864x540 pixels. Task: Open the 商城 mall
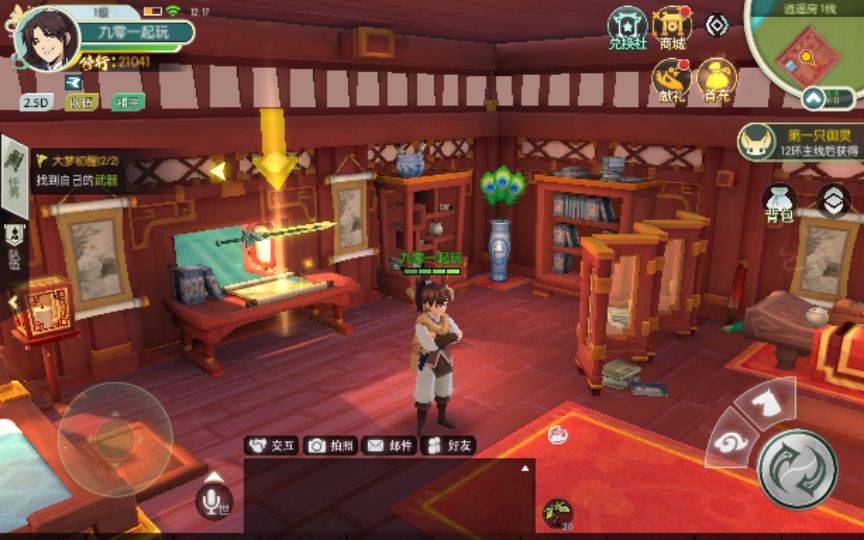[672, 28]
